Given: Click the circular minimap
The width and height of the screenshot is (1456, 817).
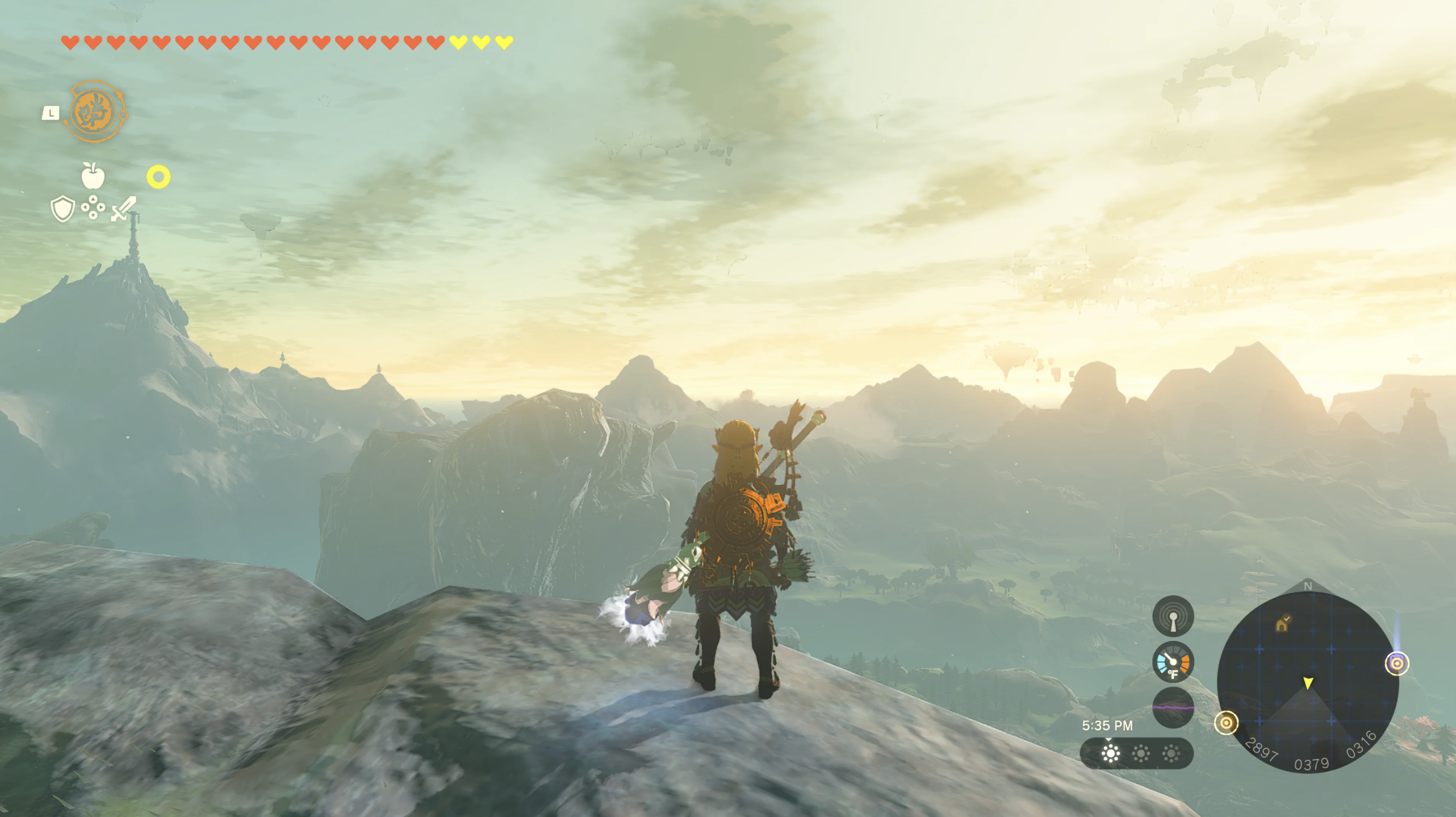Looking at the screenshot, I should (1307, 682).
